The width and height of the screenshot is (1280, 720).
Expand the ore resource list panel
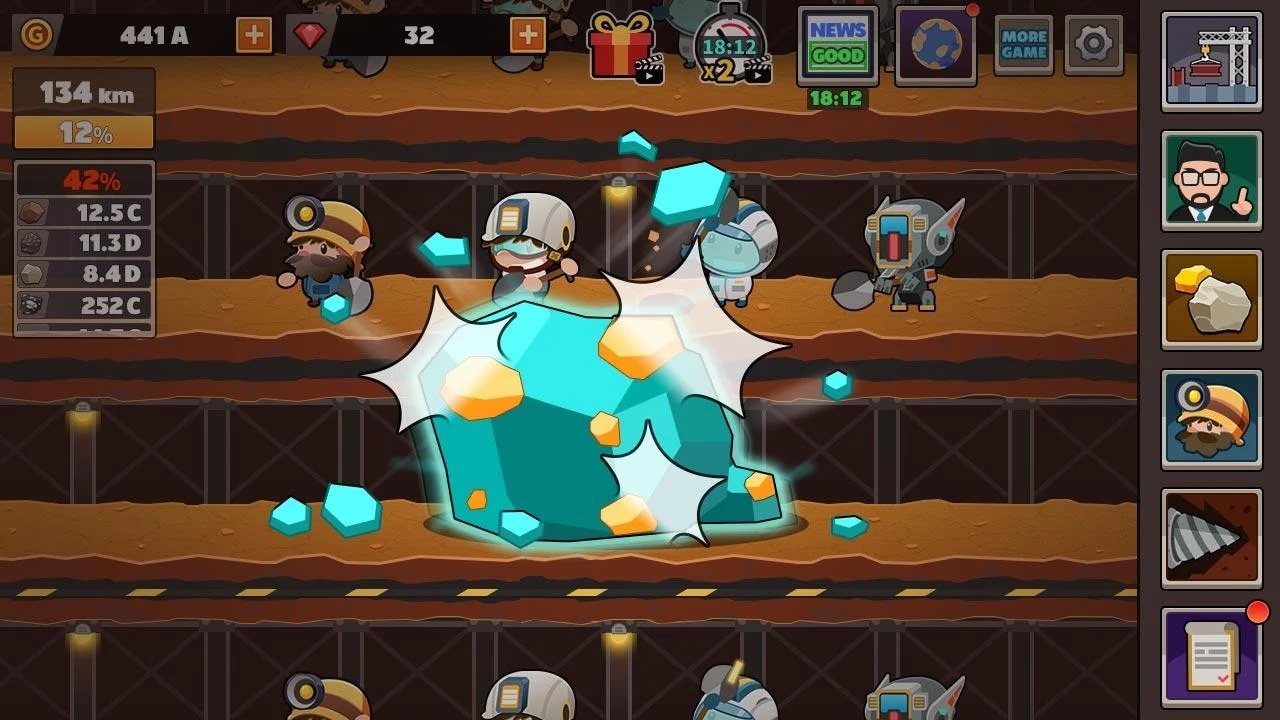[84, 250]
